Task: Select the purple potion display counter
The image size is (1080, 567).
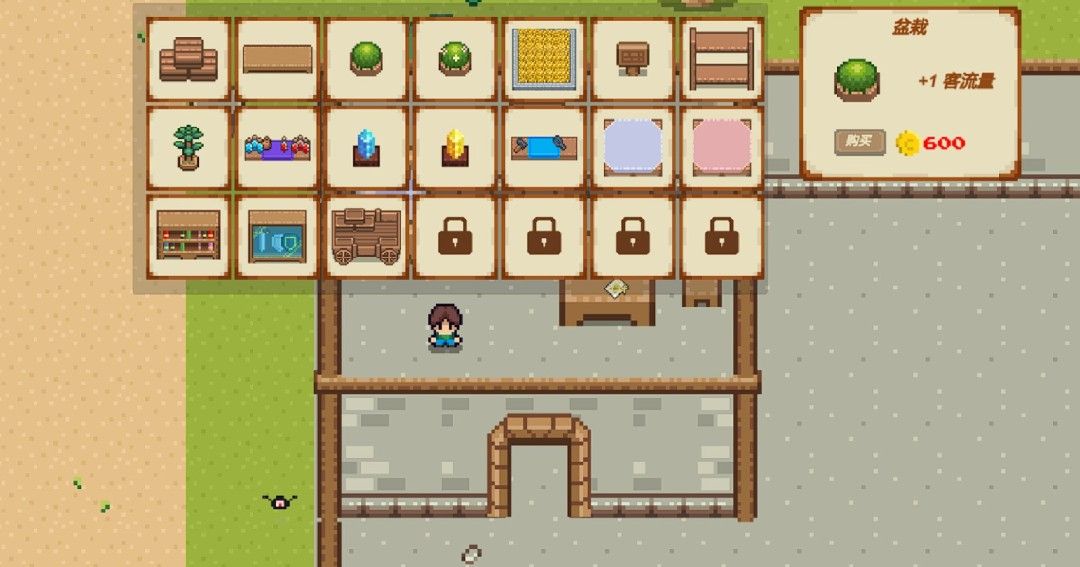Action: (x=277, y=148)
